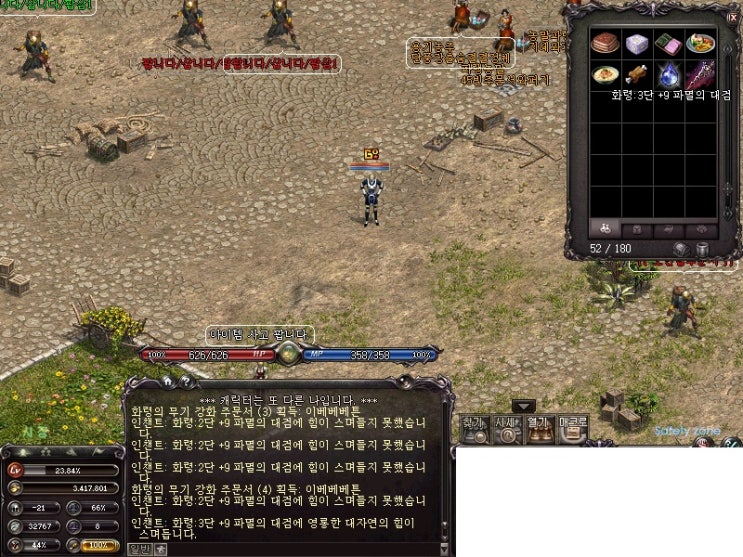743x557 pixels.
Task: Expand the arrow above the shortcut buttons
Action: coord(524,406)
